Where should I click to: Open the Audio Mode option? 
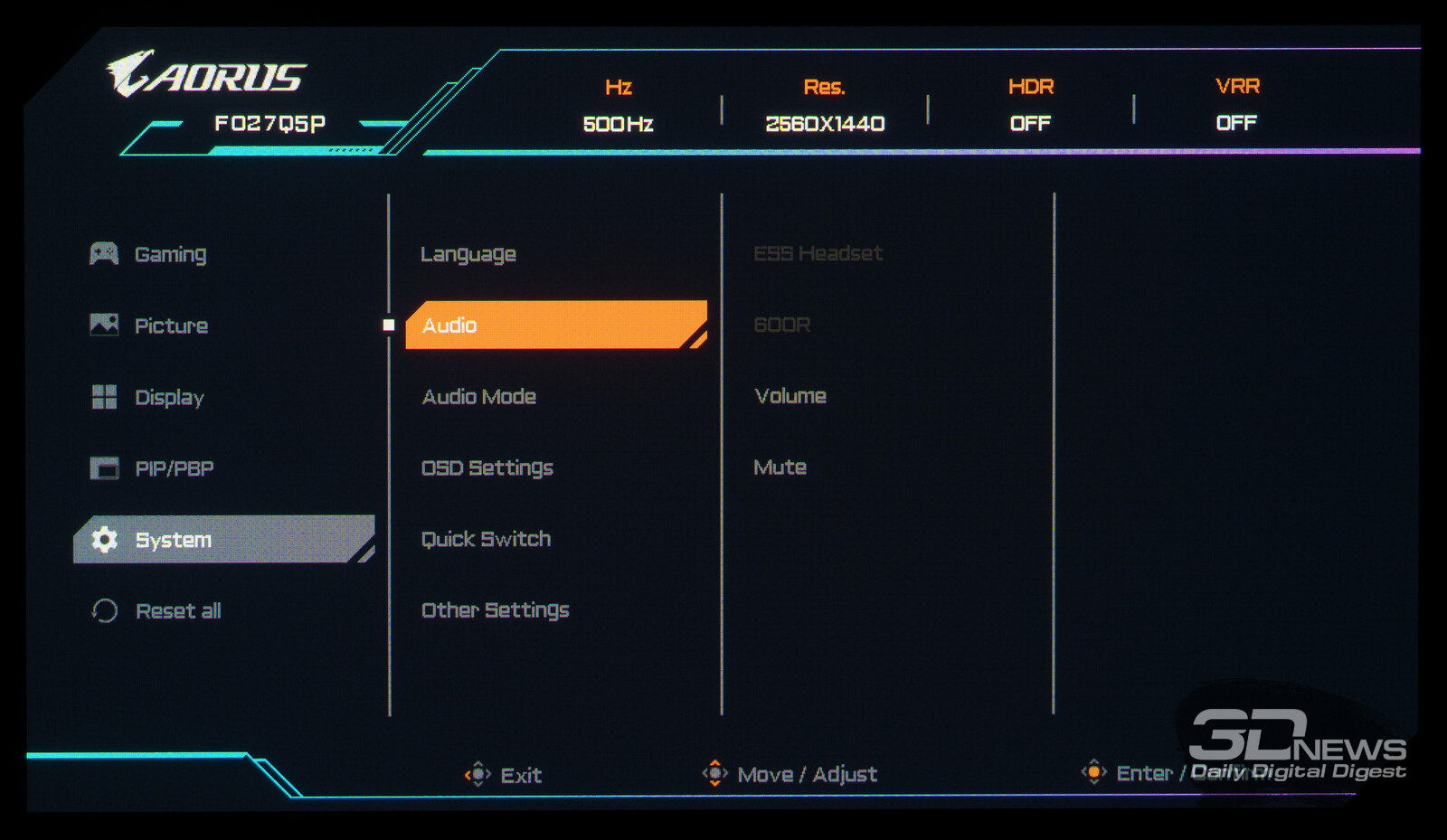[x=478, y=397]
